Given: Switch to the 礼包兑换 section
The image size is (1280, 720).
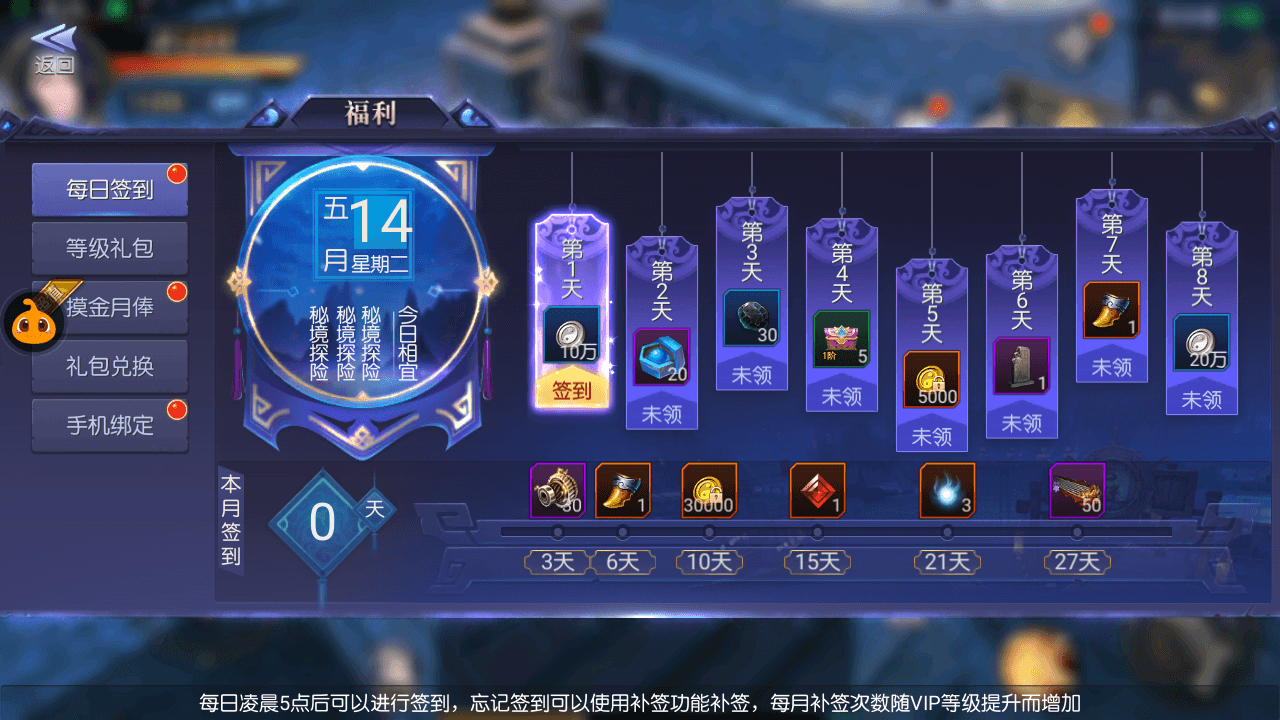Looking at the screenshot, I should coord(110,366).
